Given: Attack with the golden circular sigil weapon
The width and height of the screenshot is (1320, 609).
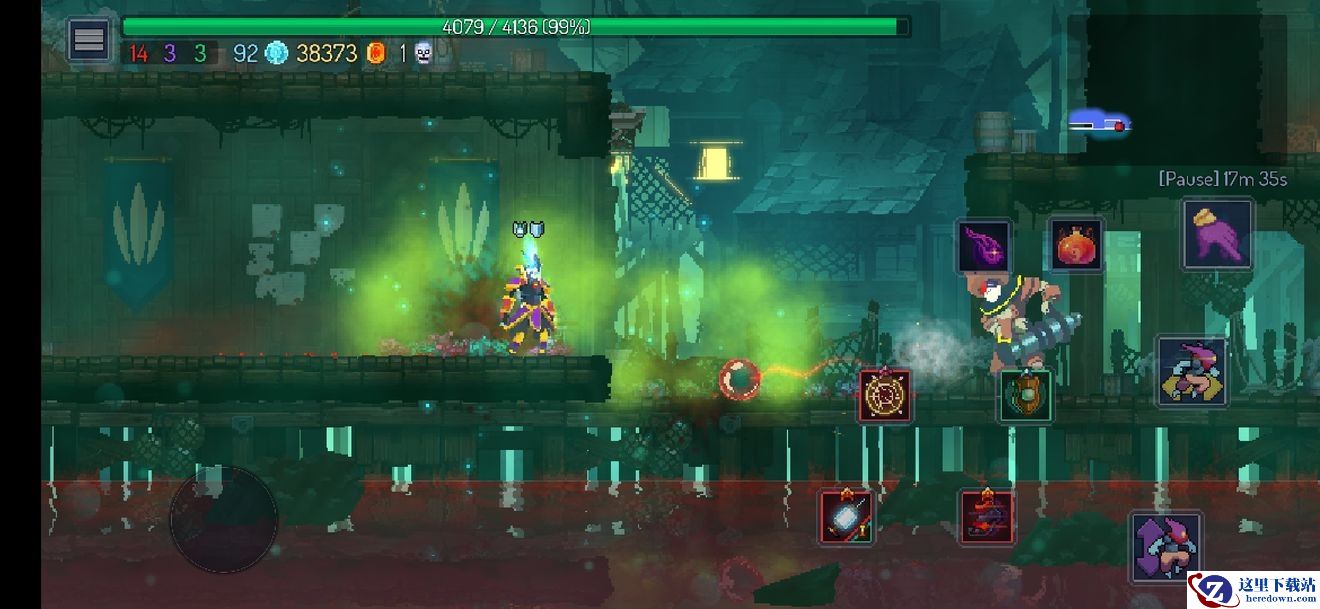Looking at the screenshot, I should [885, 395].
